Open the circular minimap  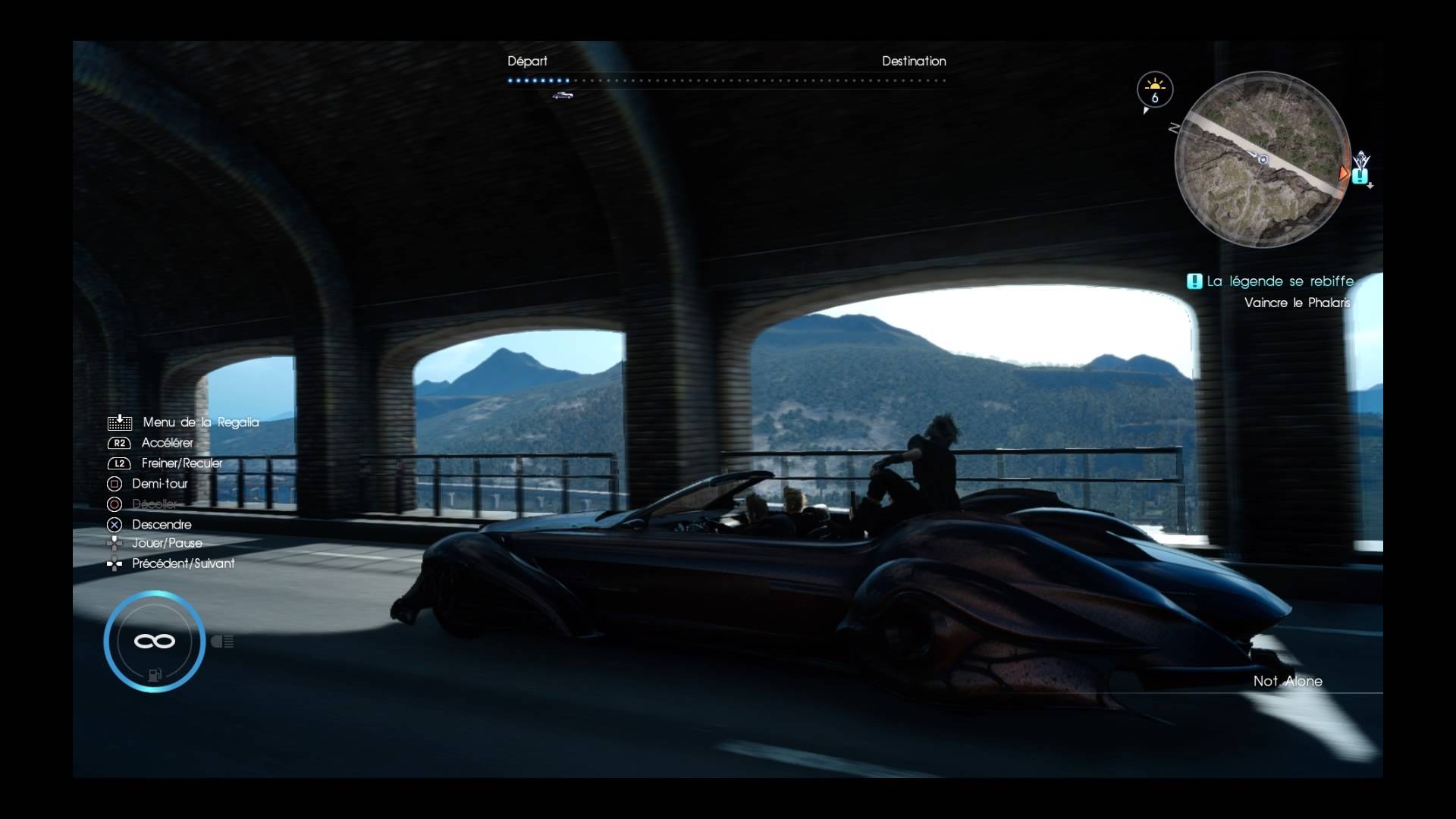click(1263, 160)
